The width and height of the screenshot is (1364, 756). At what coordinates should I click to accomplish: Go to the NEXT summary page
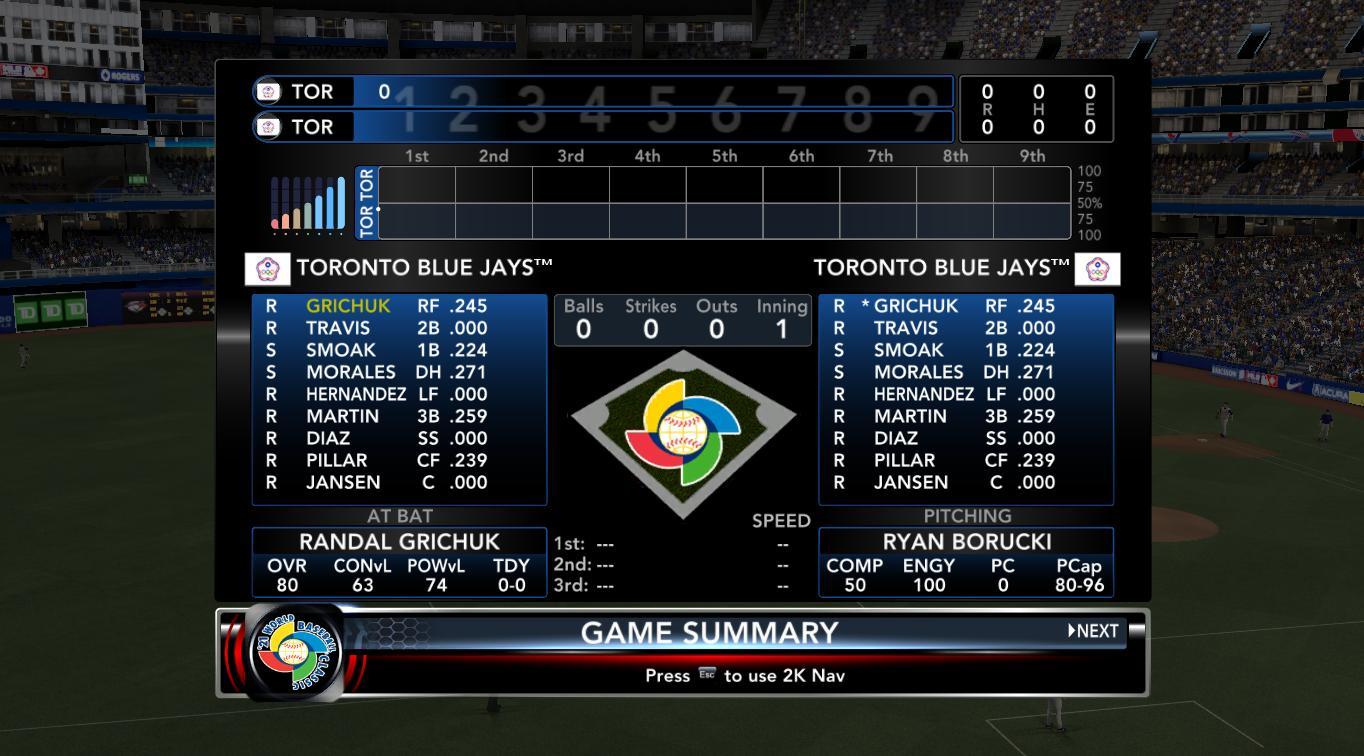tap(1093, 631)
